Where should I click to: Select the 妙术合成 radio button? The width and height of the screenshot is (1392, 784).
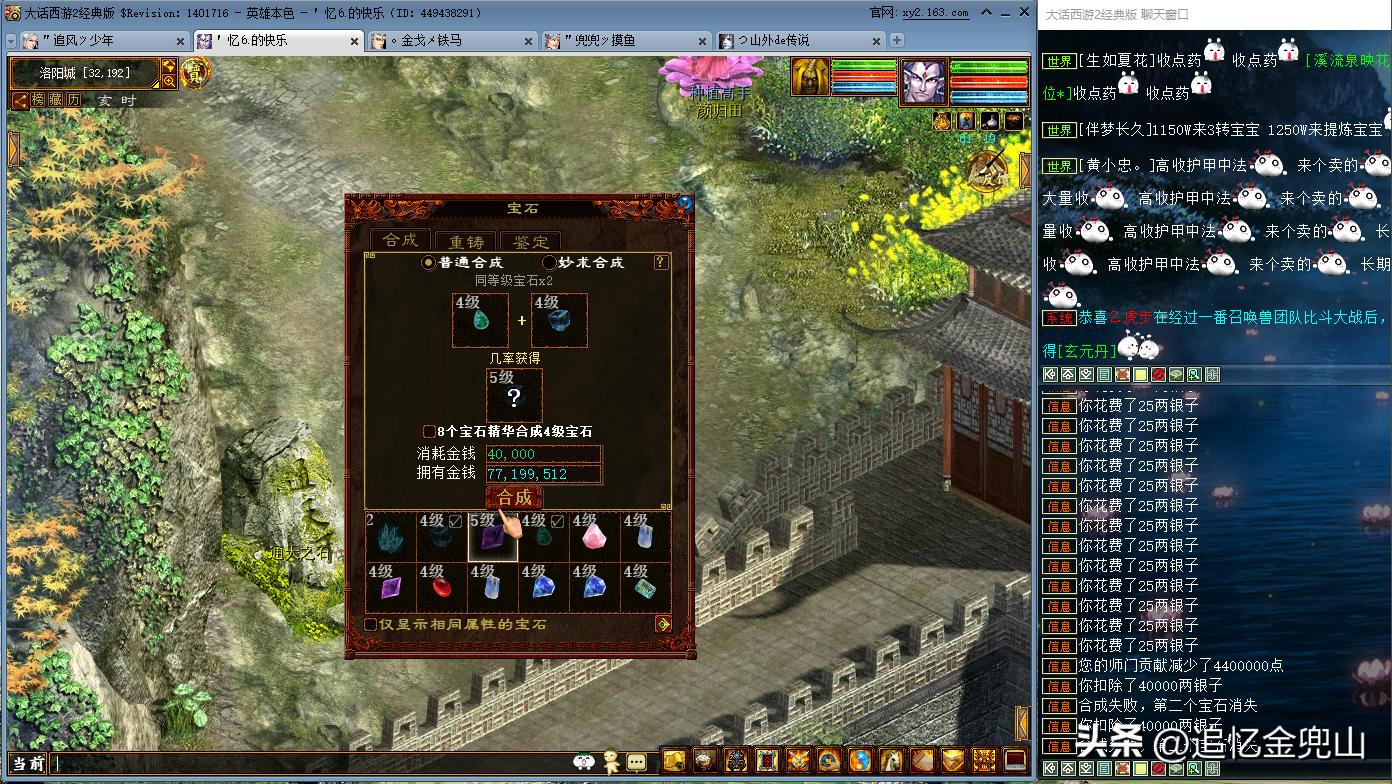pos(549,262)
